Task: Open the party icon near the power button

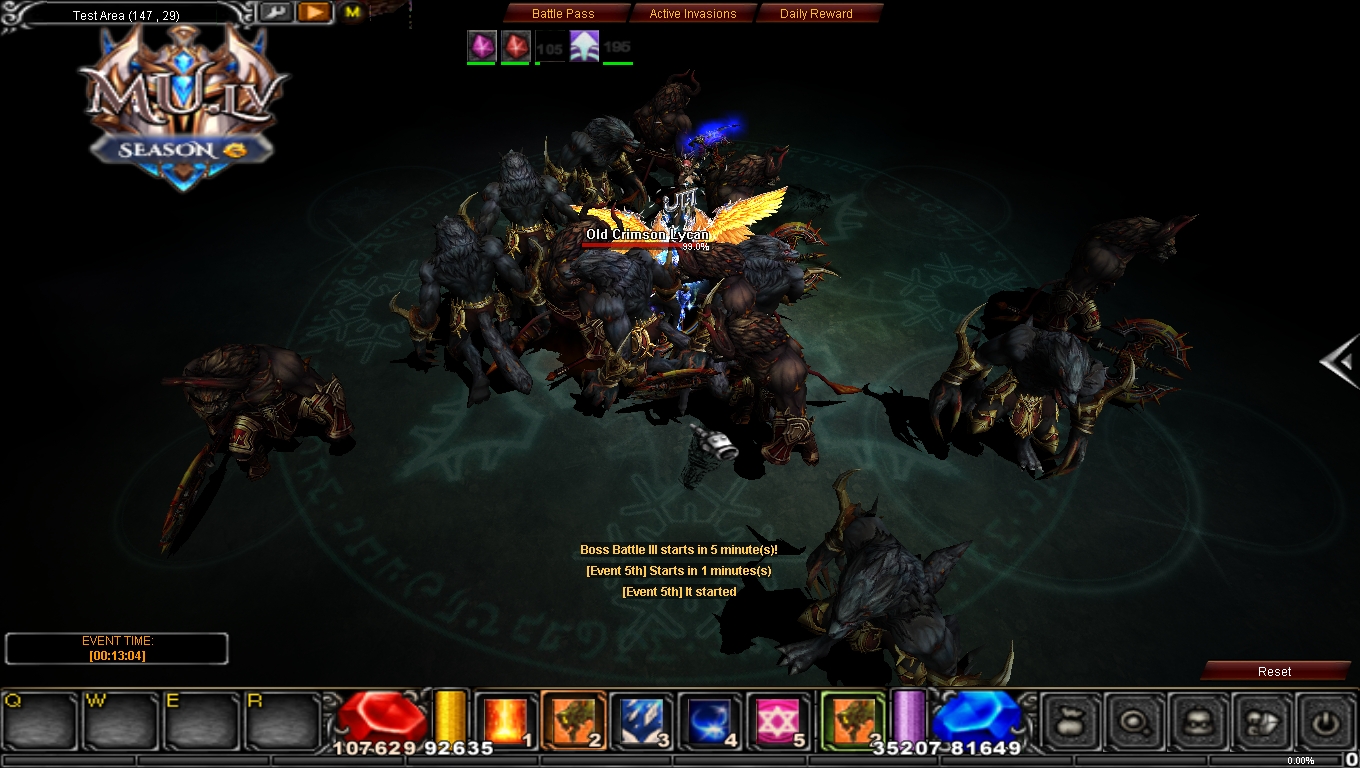Action: click(x=1263, y=720)
